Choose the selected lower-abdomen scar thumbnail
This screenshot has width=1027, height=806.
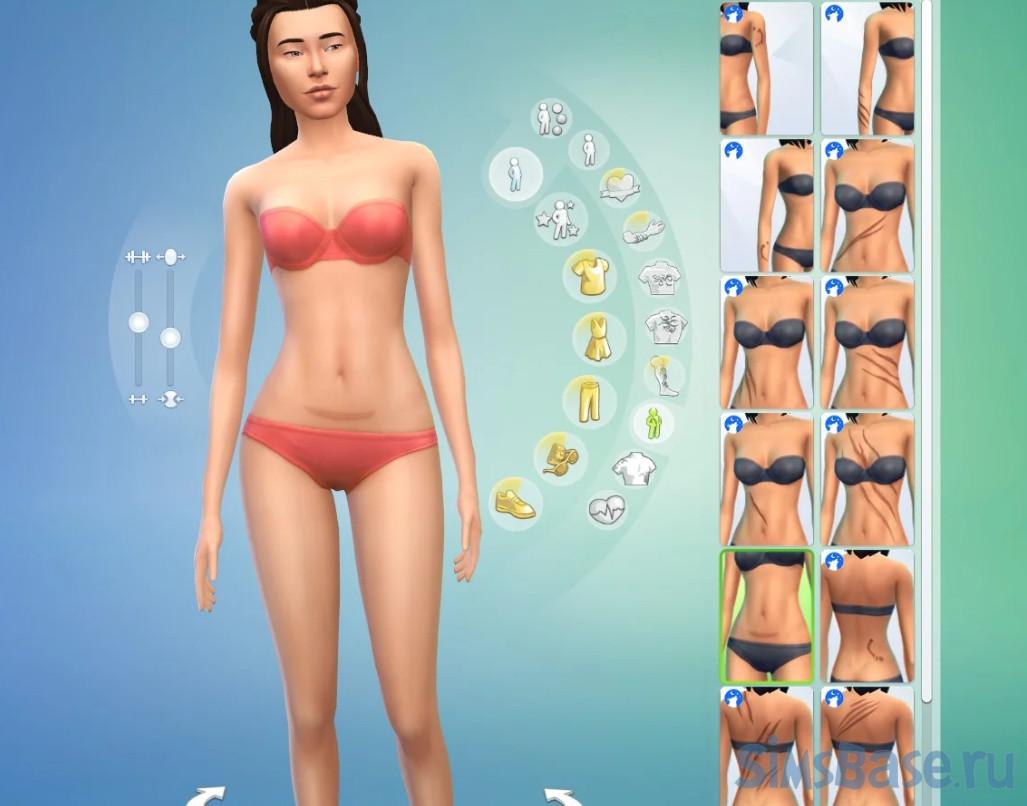click(767, 615)
